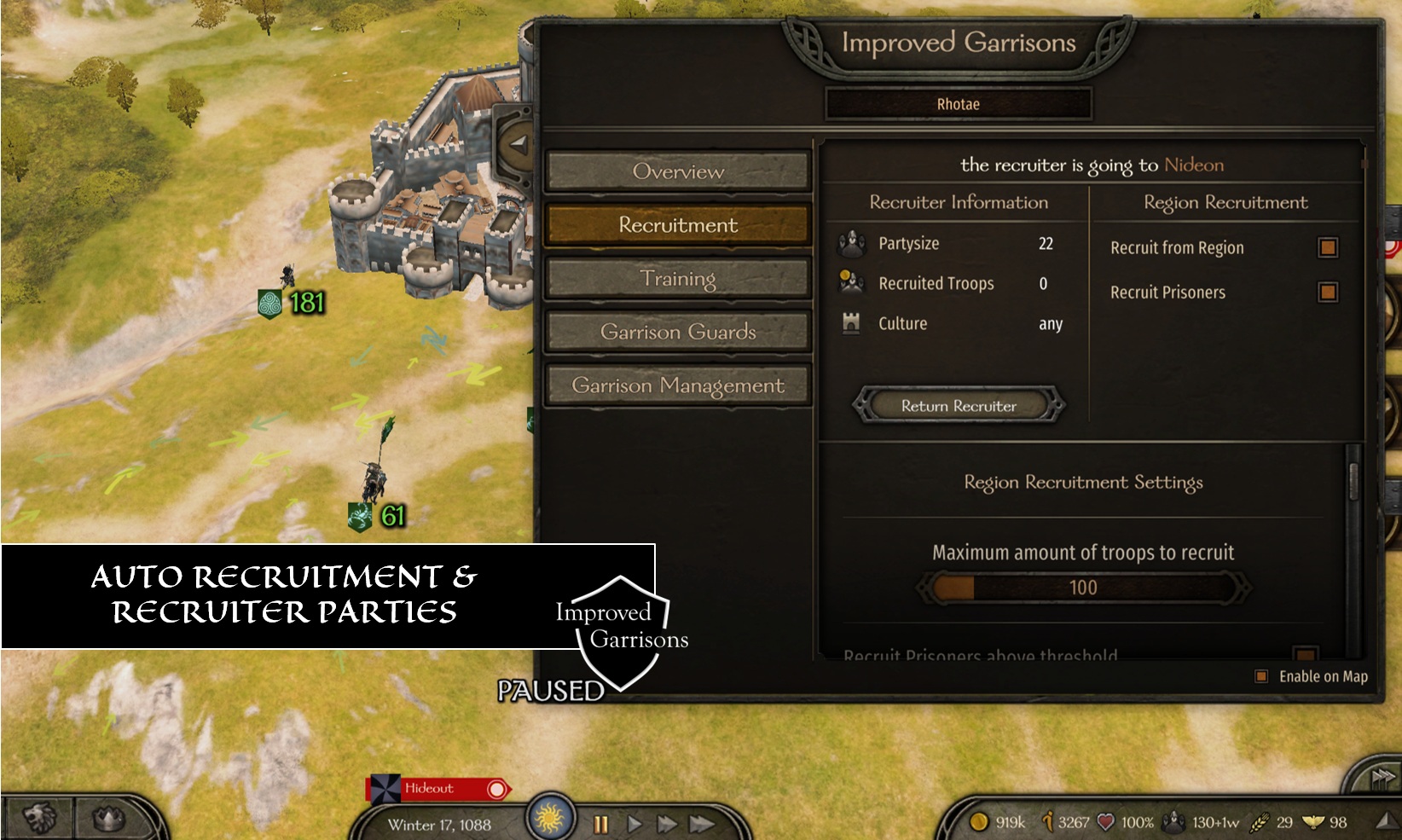Open the wolf head icon menu
Screen dimensions: 1402x840
[39, 819]
